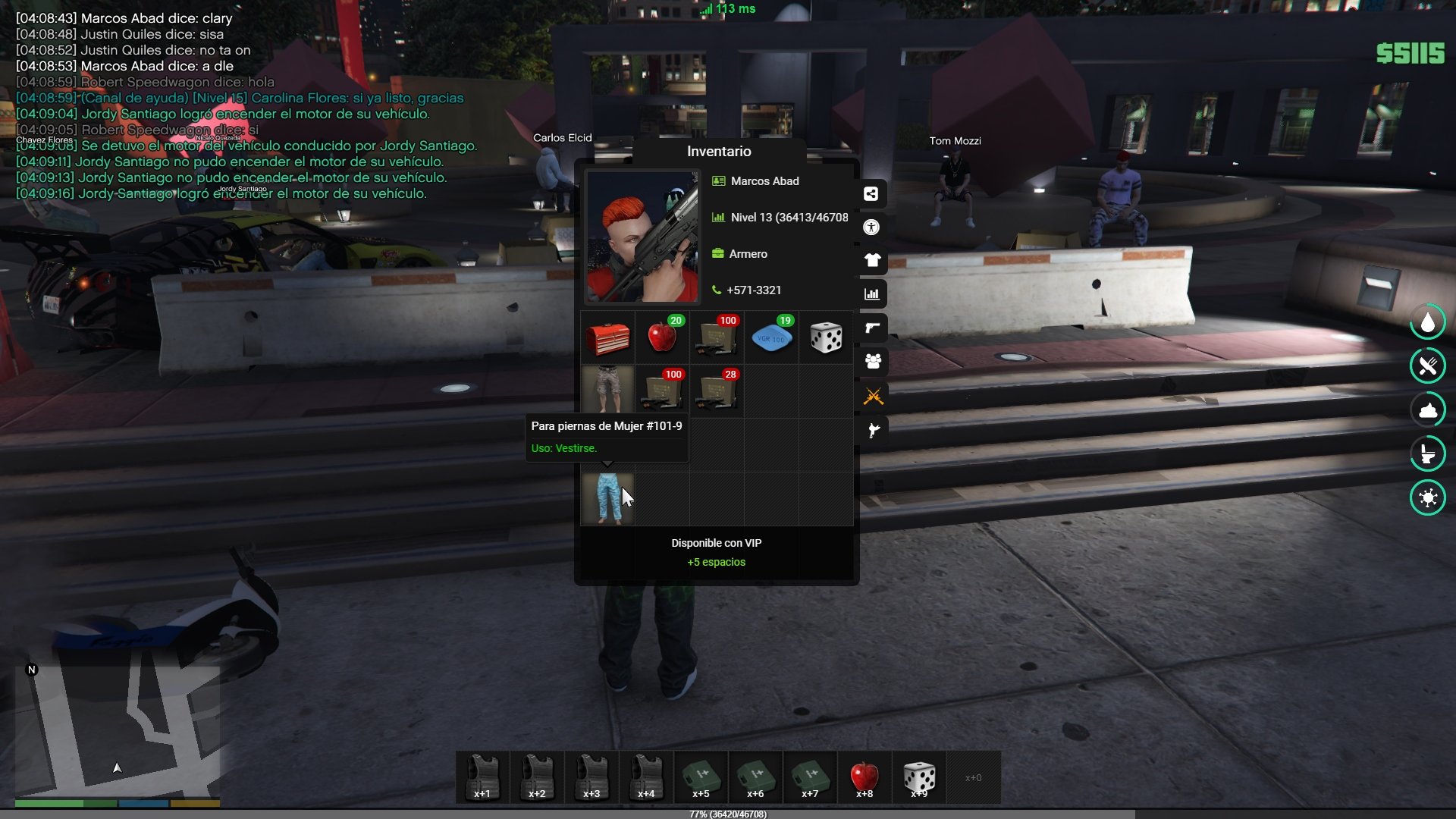
Task: Open the saddle icon tab in the sidebar
Action: click(x=873, y=431)
